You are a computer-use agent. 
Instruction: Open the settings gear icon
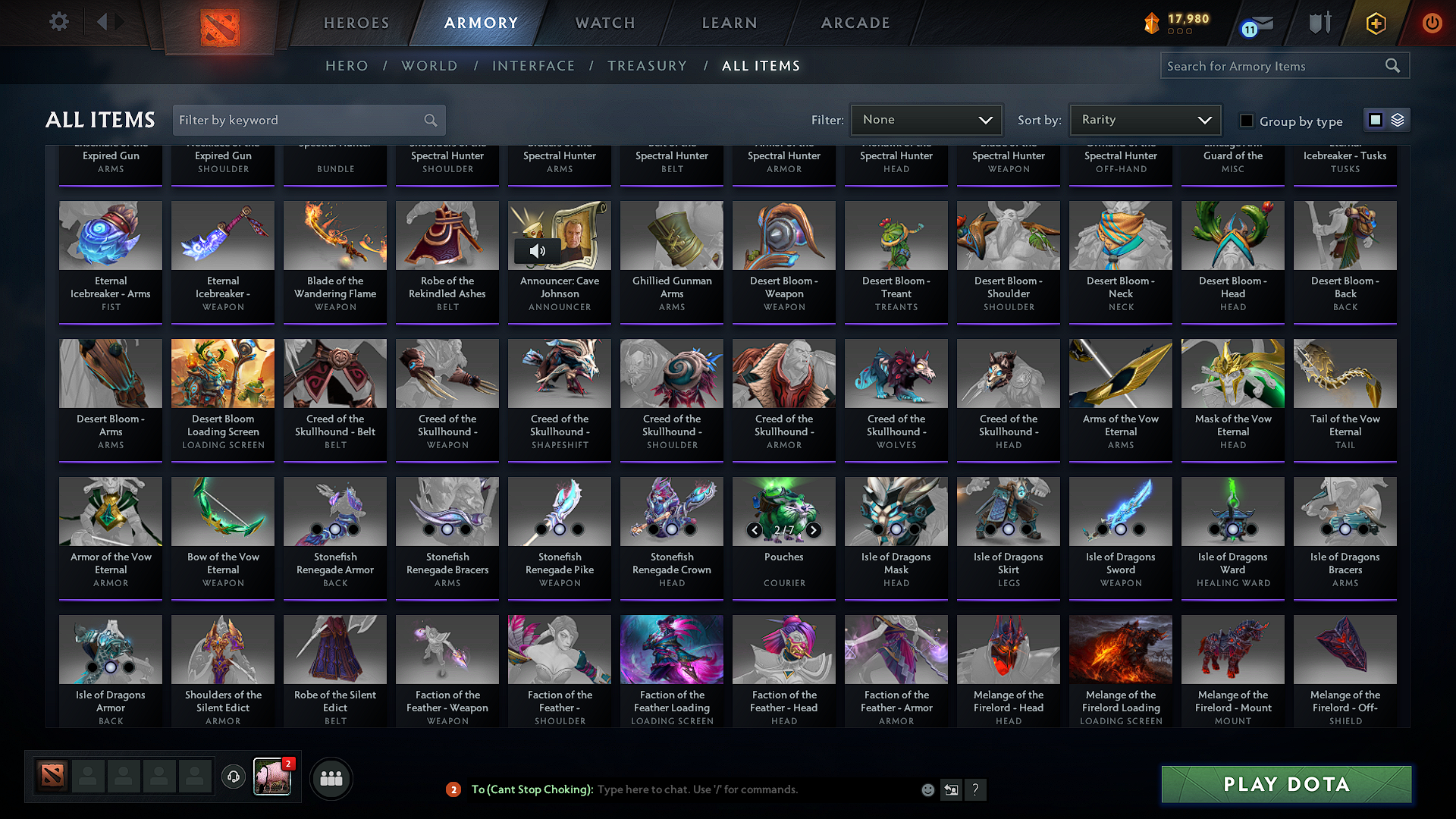point(58,22)
